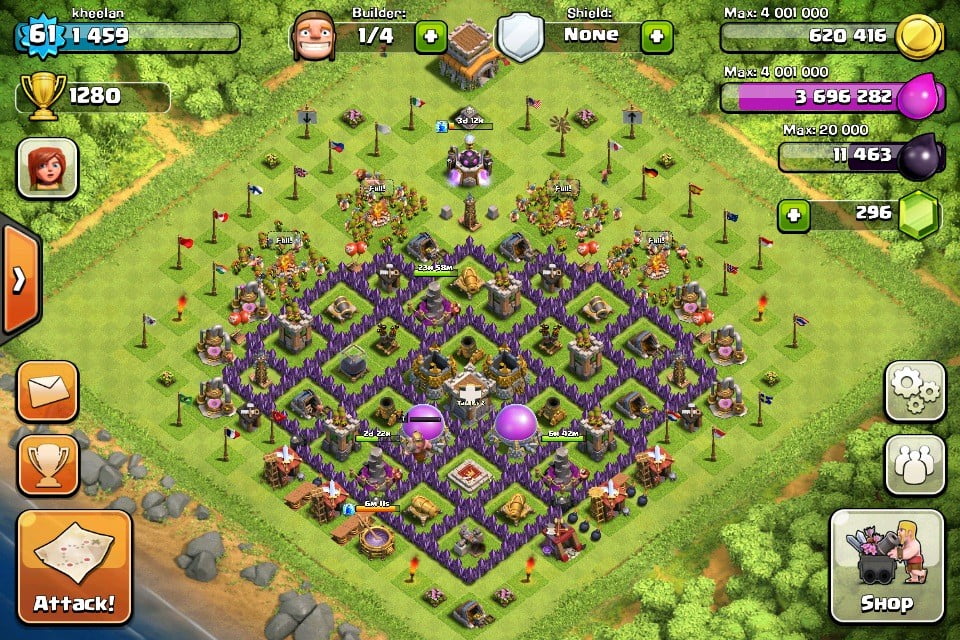Tap the pink elixir drop icon
960x640 pixels.
(918, 99)
